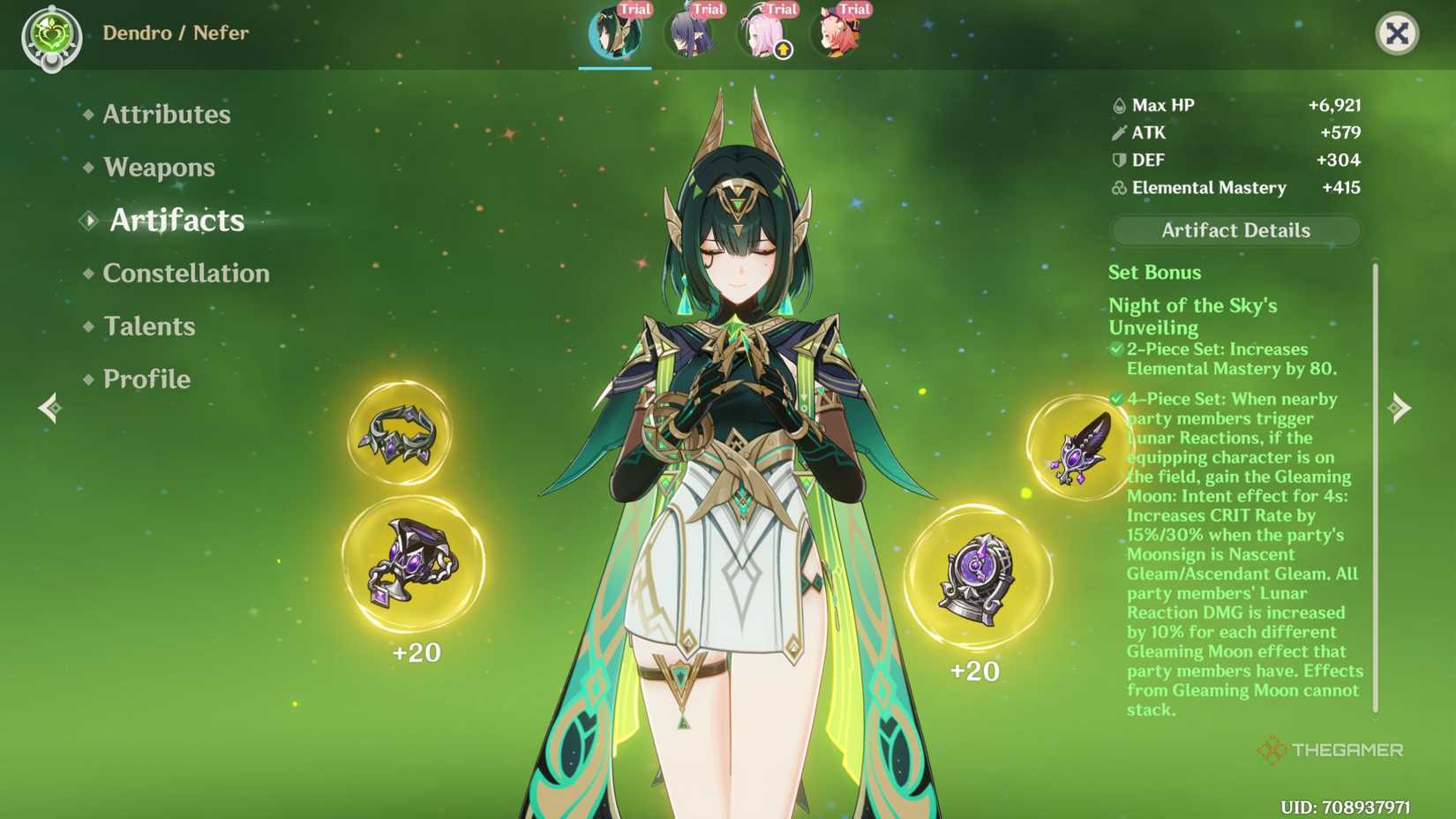Select the fourth Trial character portrait
The width and height of the screenshot is (1456, 819).
[837, 34]
